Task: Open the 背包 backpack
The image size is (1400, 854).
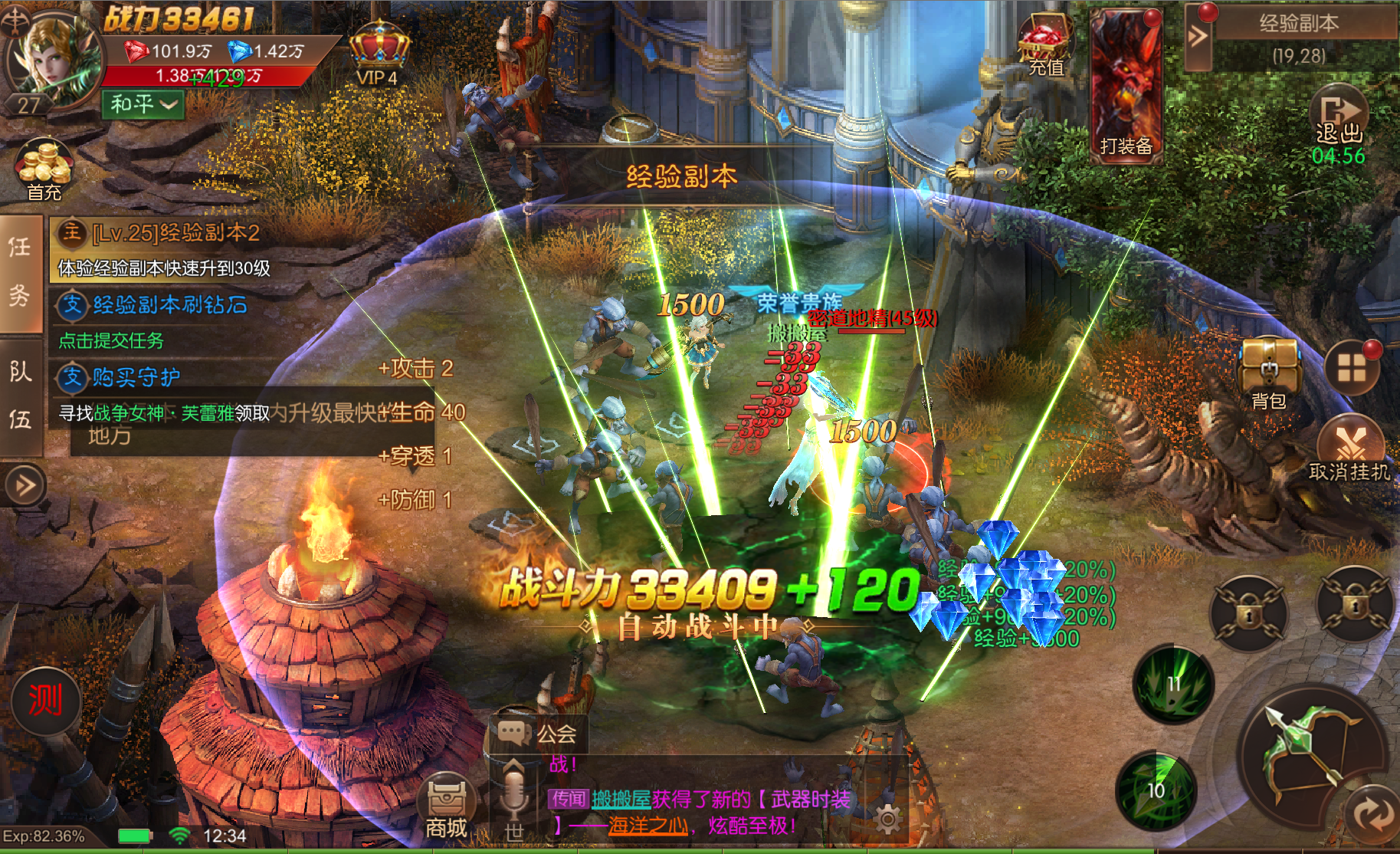Action: pyautogui.click(x=1268, y=372)
